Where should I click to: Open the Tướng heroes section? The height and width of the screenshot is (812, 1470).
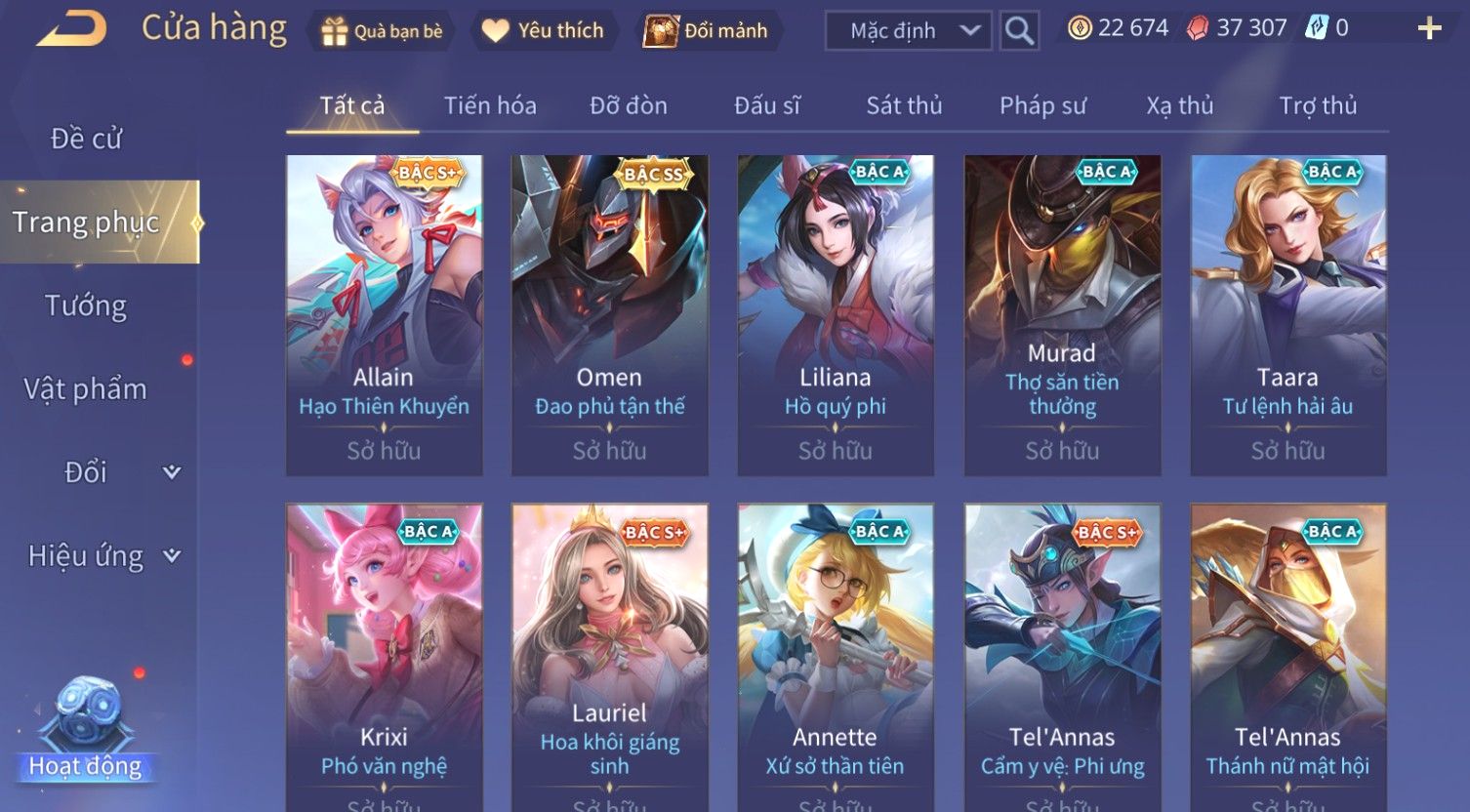(x=86, y=305)
